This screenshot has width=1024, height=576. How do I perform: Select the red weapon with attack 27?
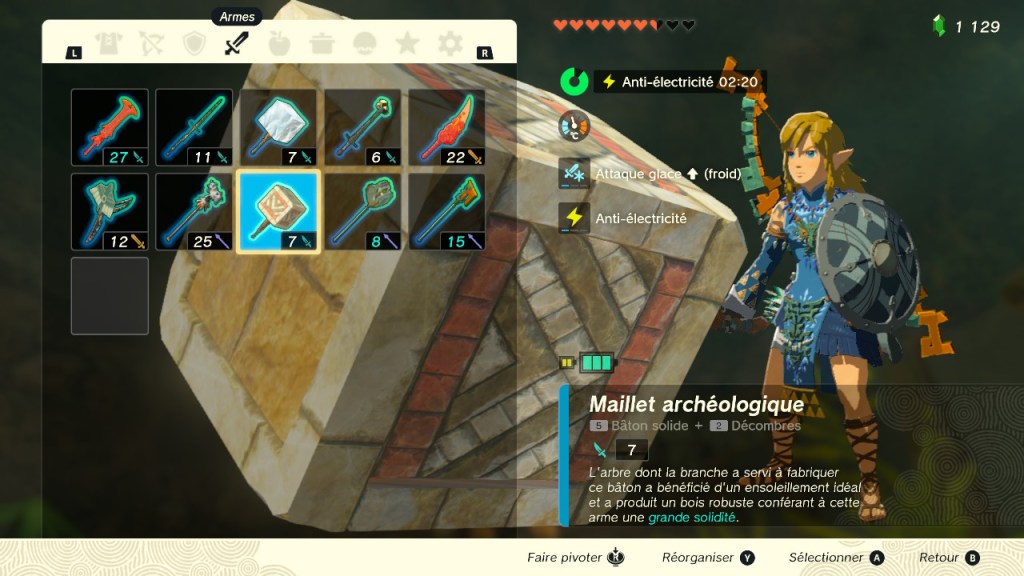[110, 127]
